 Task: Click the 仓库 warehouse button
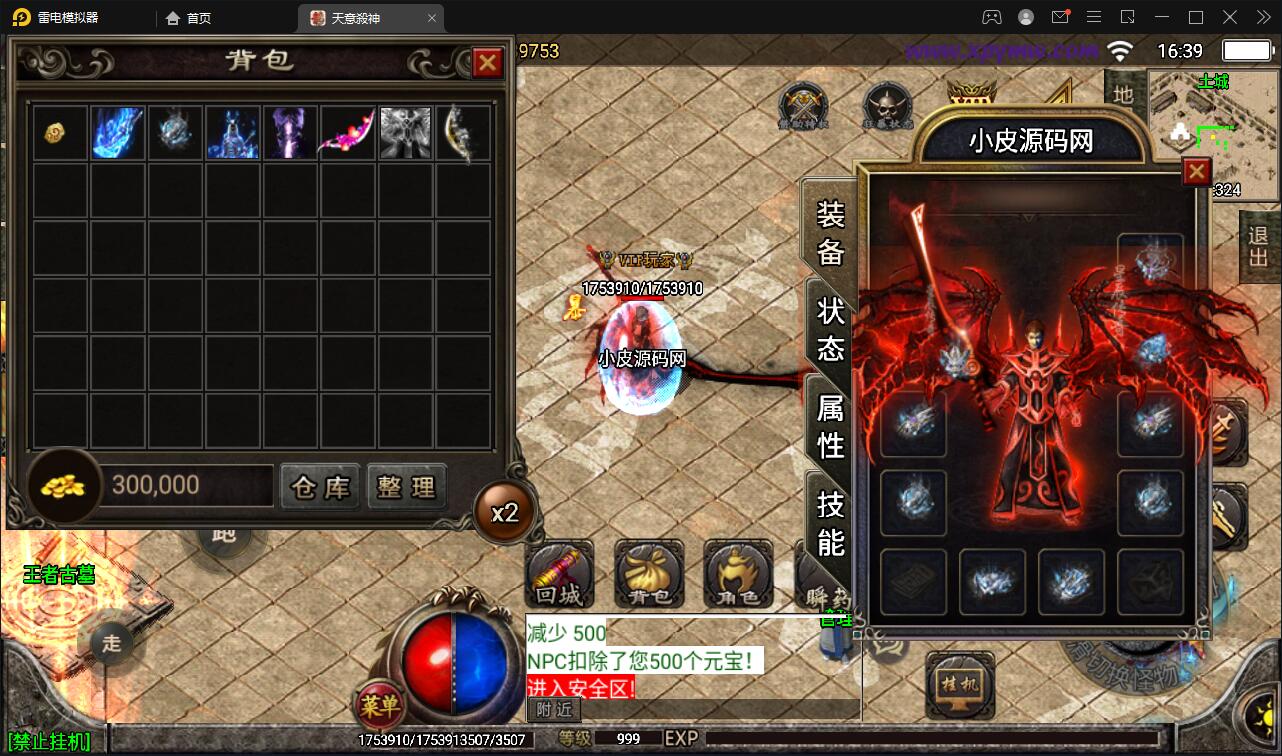319,486
